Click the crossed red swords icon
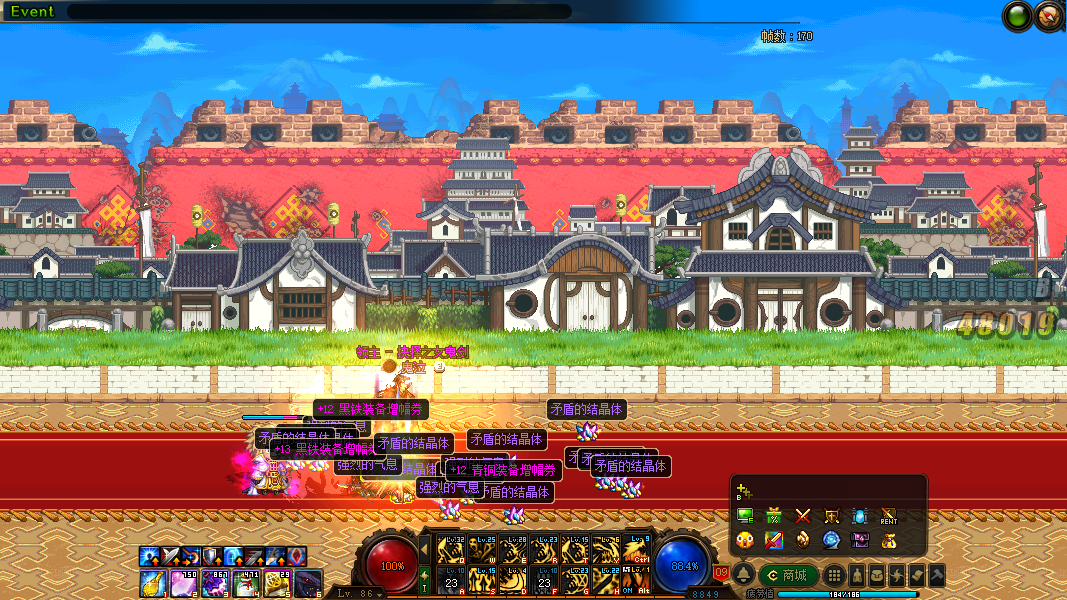This screenshot has height=600, width=1067. pos(802,516)
